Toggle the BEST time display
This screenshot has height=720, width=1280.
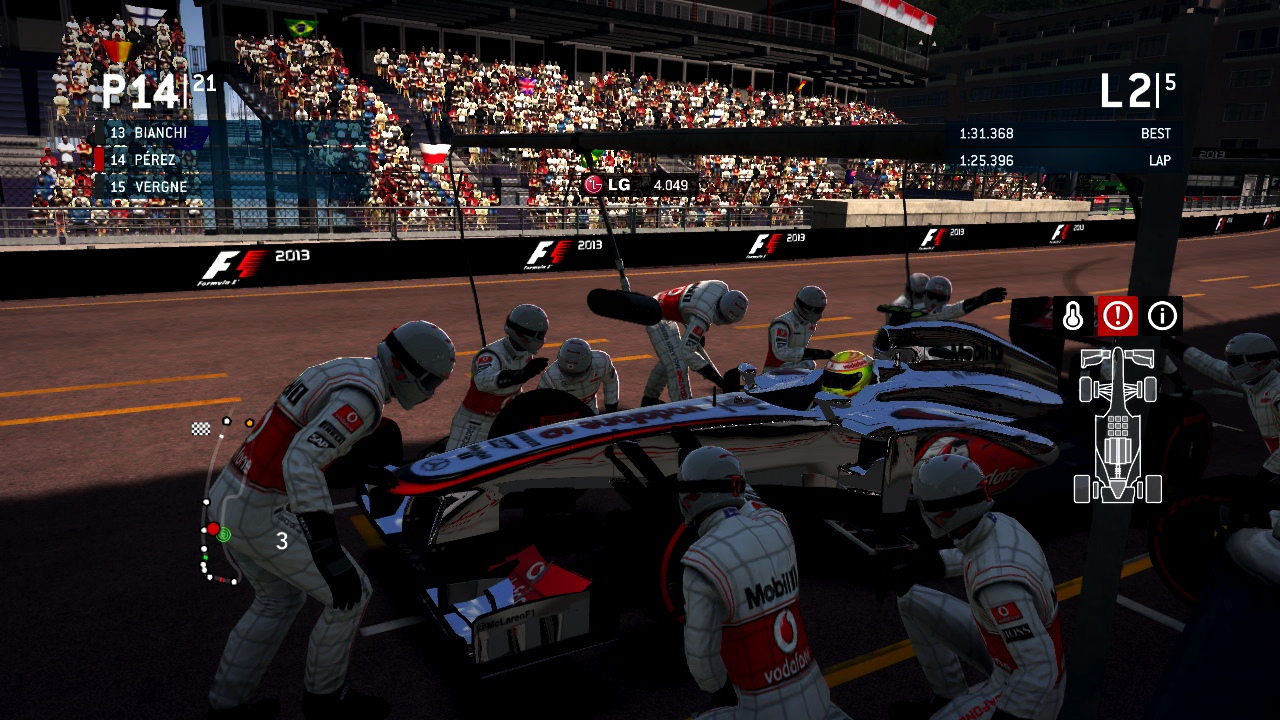1157,133
